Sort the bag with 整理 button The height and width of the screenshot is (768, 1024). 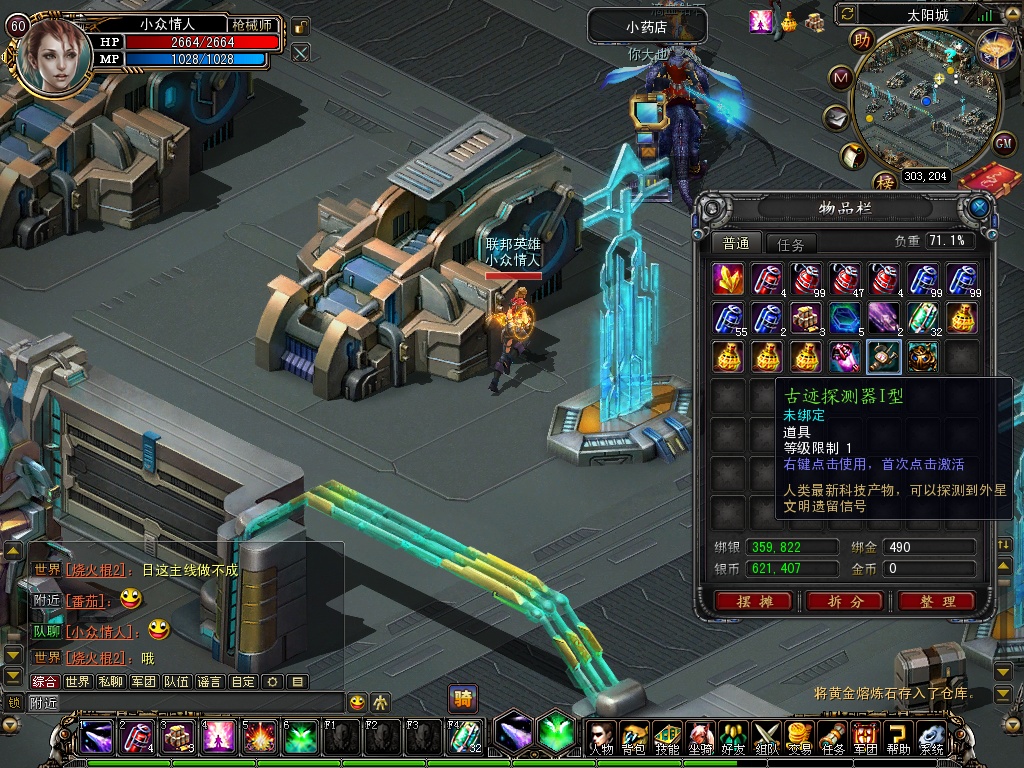(x=936, y=601)
